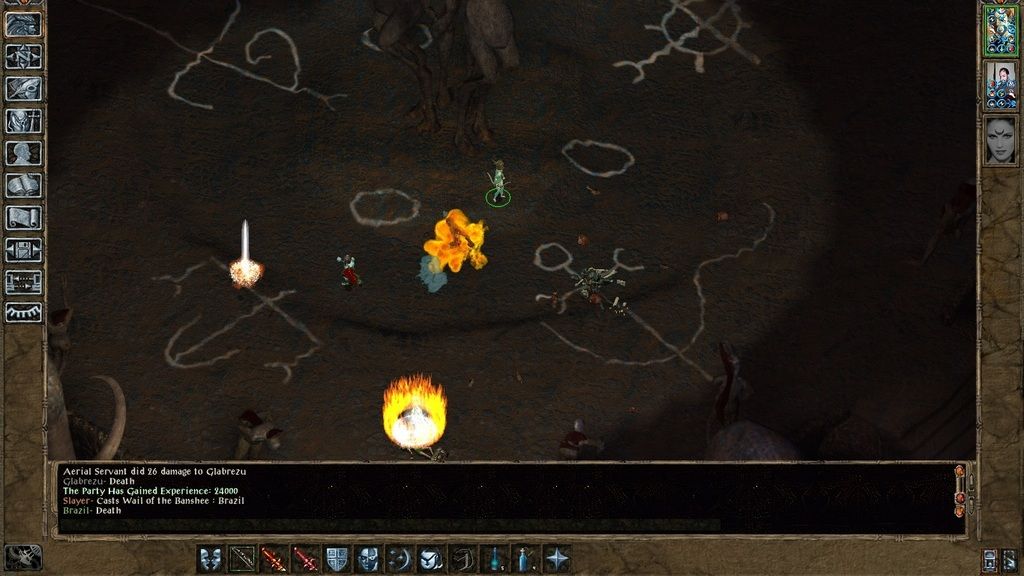The height and width of the screenshot is (576, 1024).
Task: Activate the quartered shield guard button
Action: [x=337, y=559]
